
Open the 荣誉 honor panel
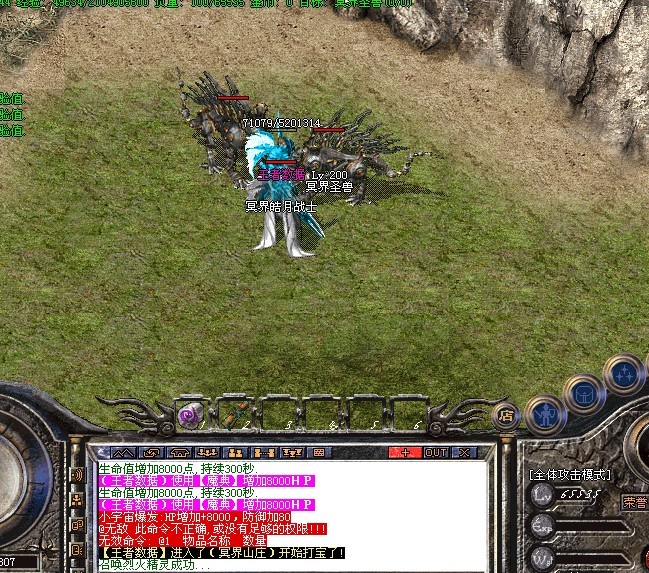[x=634, y=502]
